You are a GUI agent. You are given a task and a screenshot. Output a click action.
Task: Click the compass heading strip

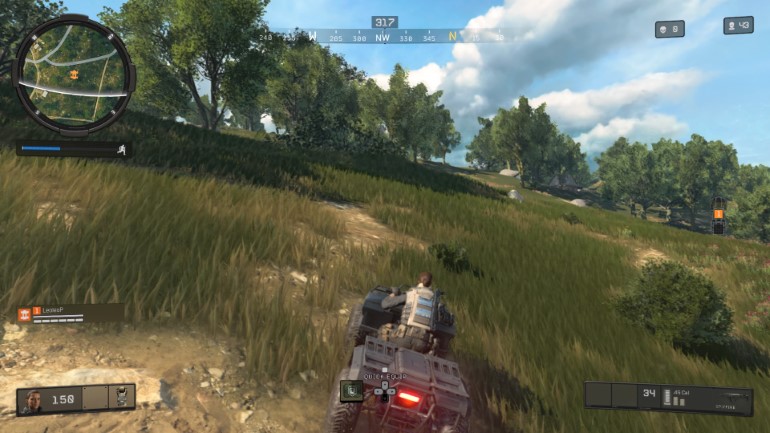pos(385,37)
